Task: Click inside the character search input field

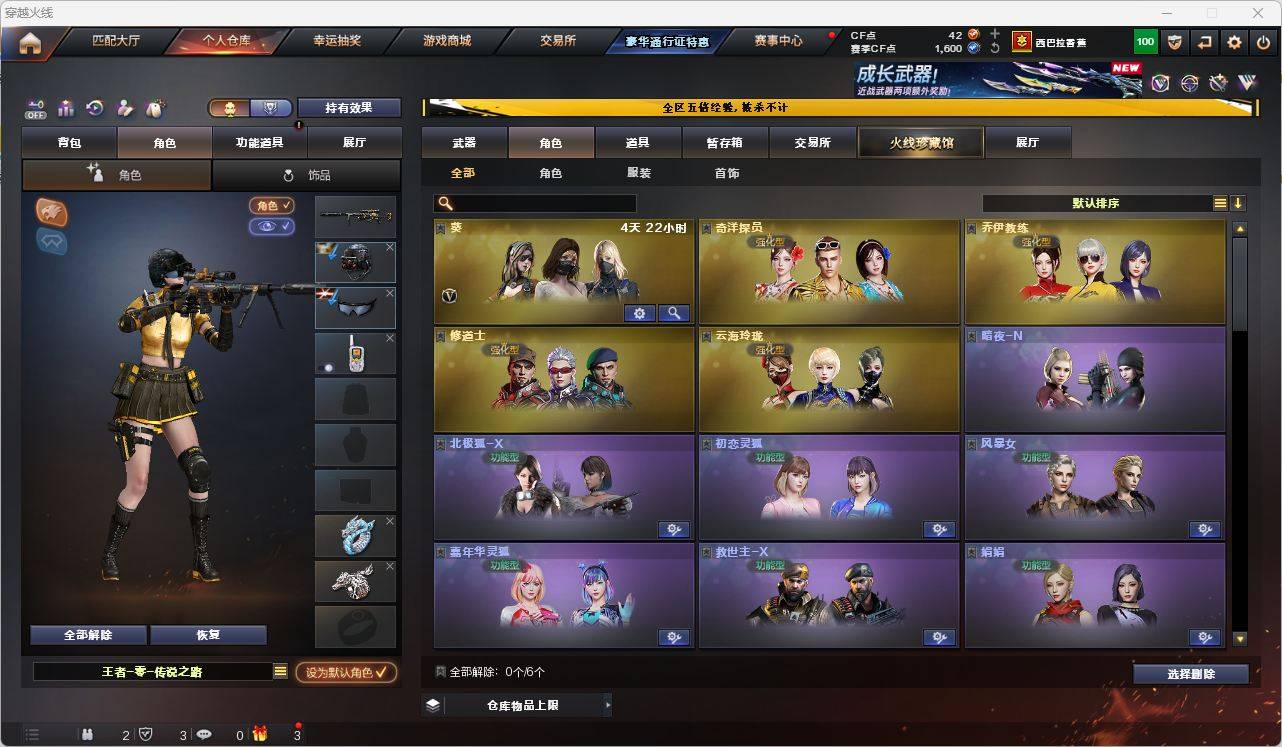Action: pos(540,203)
